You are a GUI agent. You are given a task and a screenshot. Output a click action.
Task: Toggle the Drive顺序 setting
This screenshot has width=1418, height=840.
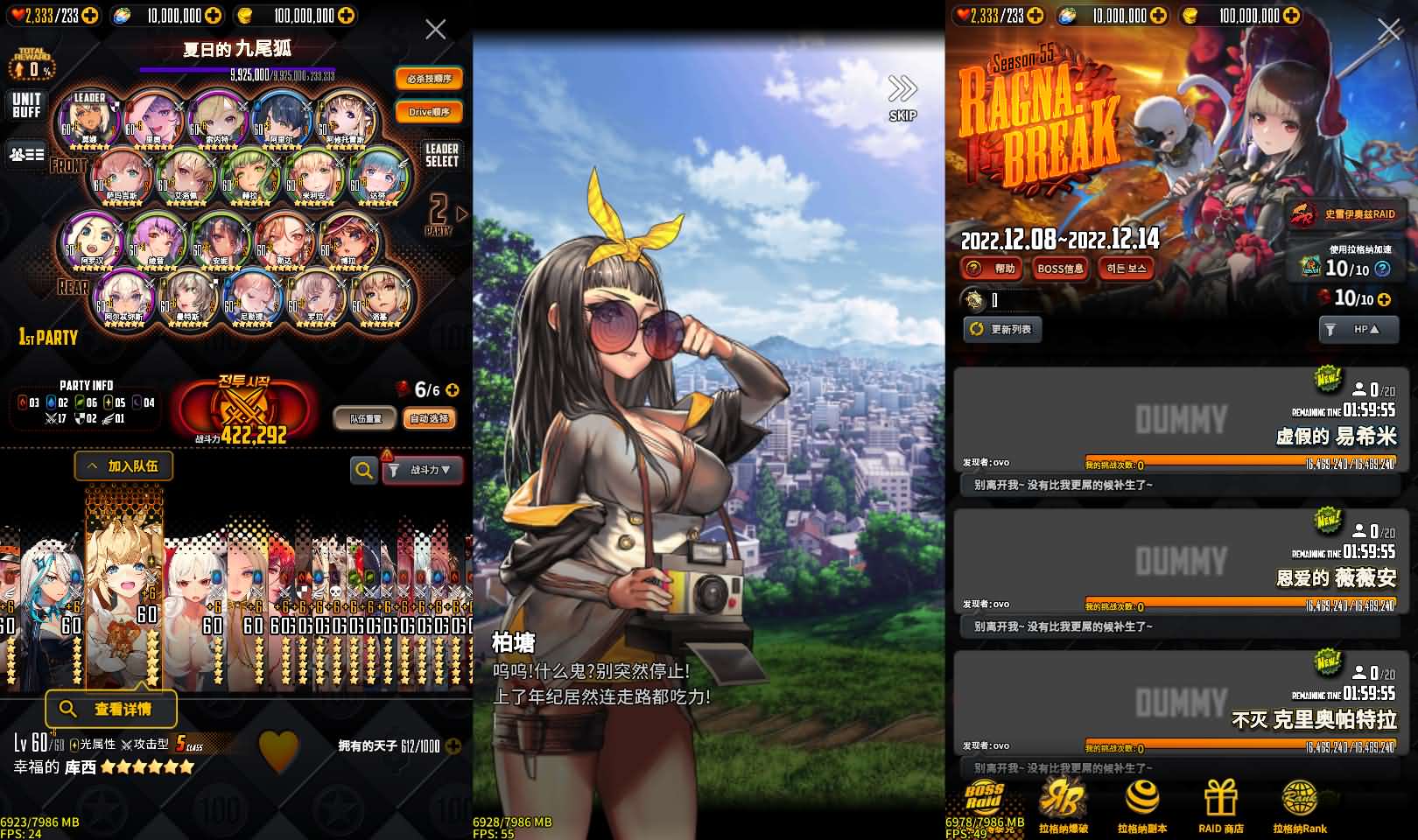coord(428,110)
